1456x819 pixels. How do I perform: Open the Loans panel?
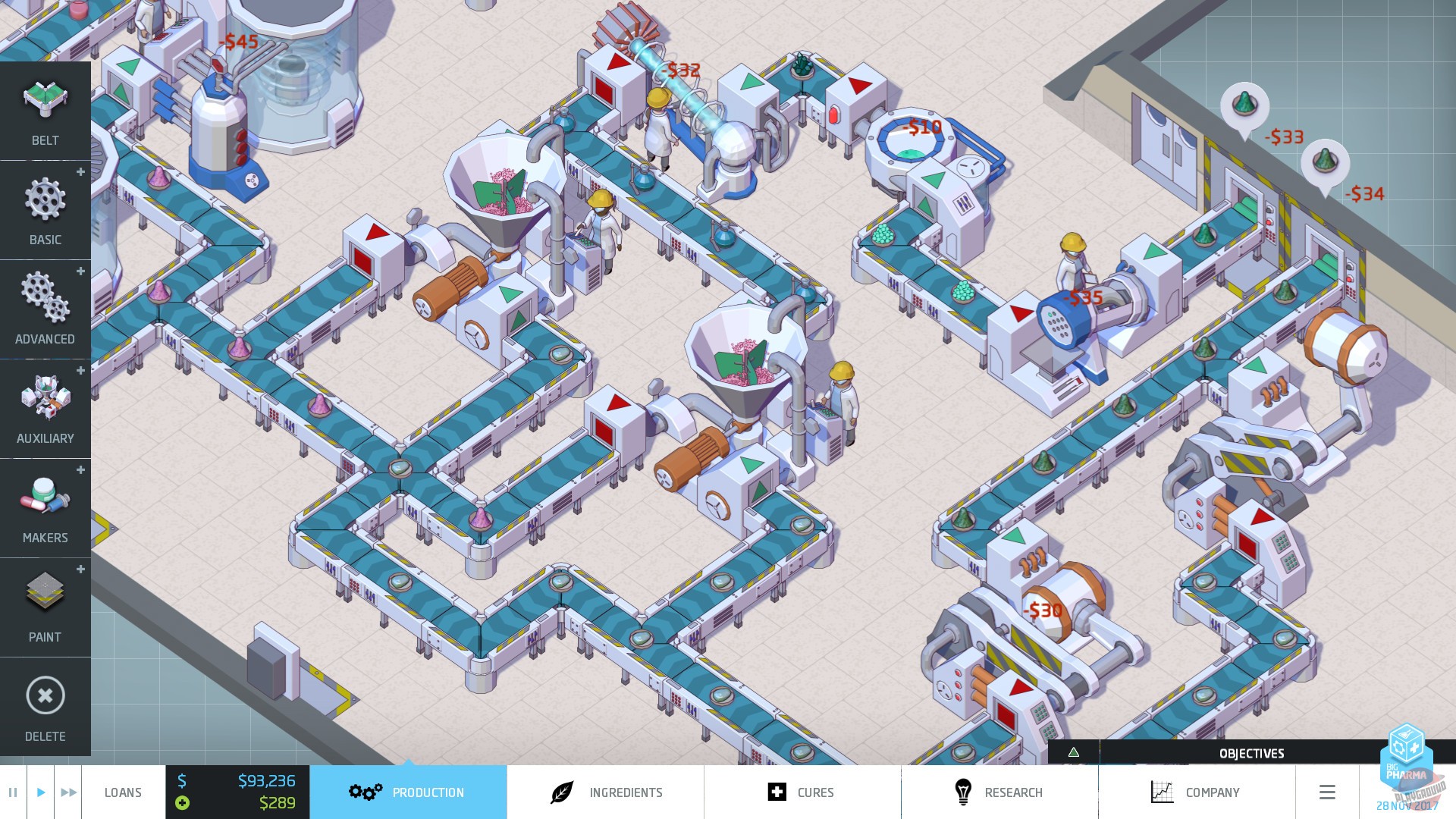(x=123, y=792)
